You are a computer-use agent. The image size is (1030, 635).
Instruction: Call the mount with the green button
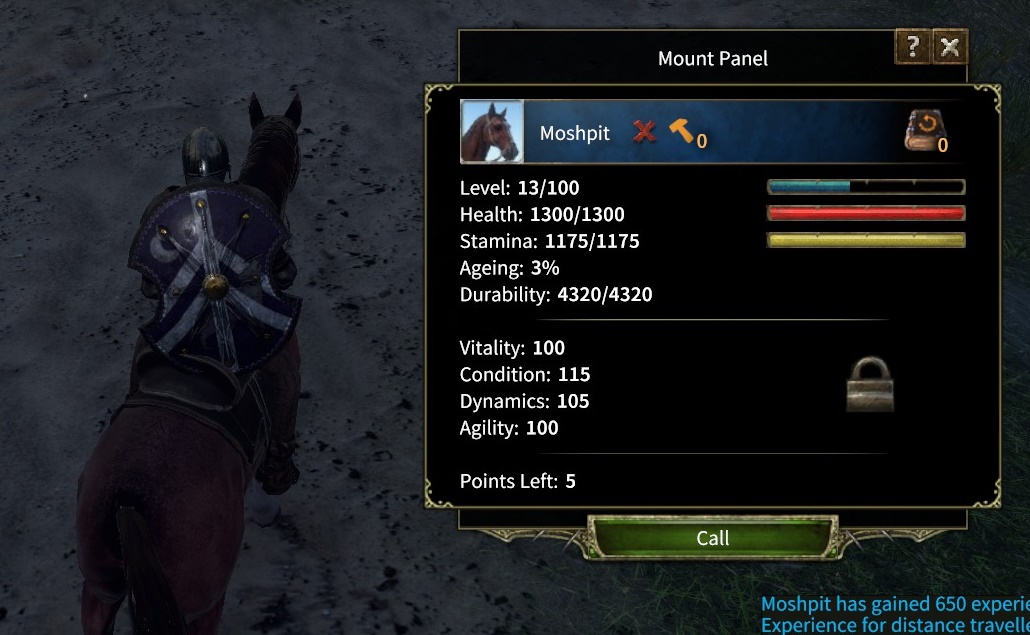coord(712,538)
